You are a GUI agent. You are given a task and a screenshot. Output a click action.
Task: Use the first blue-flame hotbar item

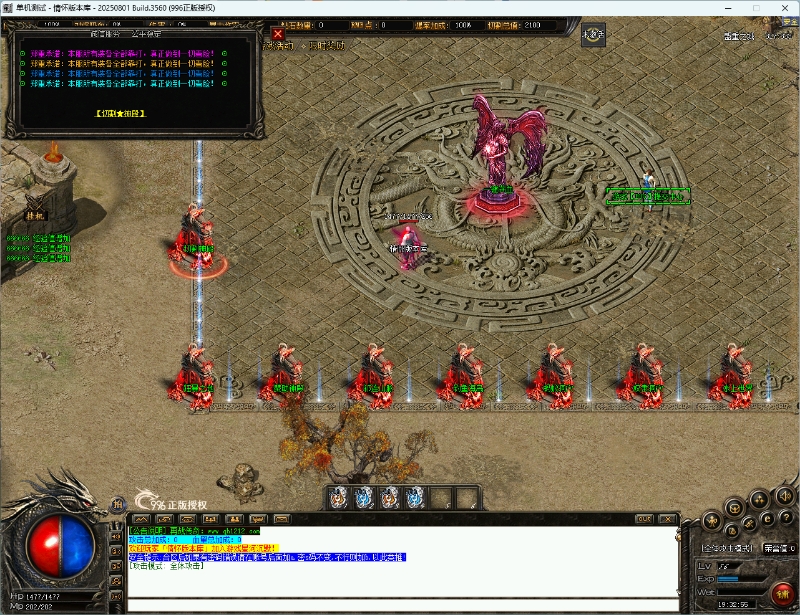tap(338, 497)
